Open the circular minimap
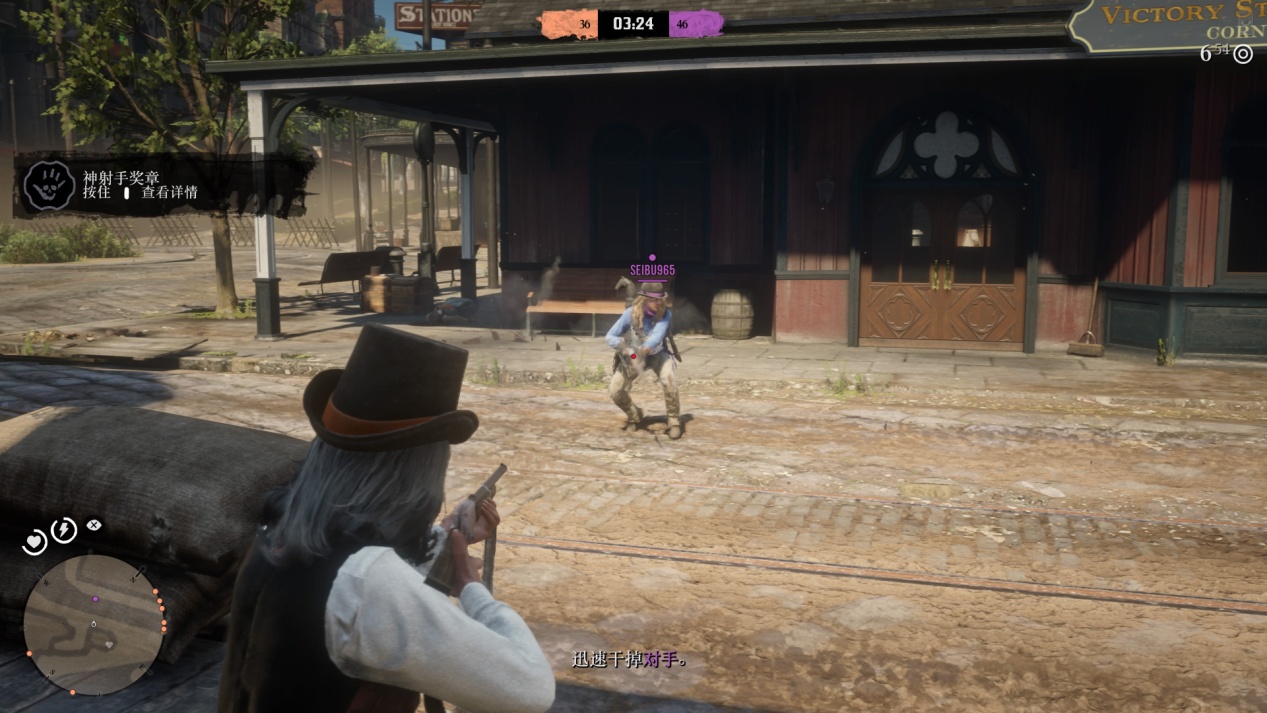Viewport: 1267px width, 713px height. pos(93,625)
